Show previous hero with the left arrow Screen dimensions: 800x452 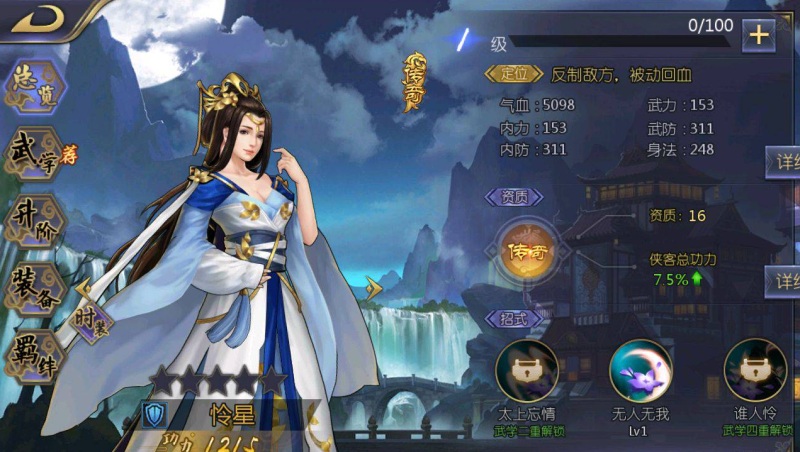click(84, 288)
